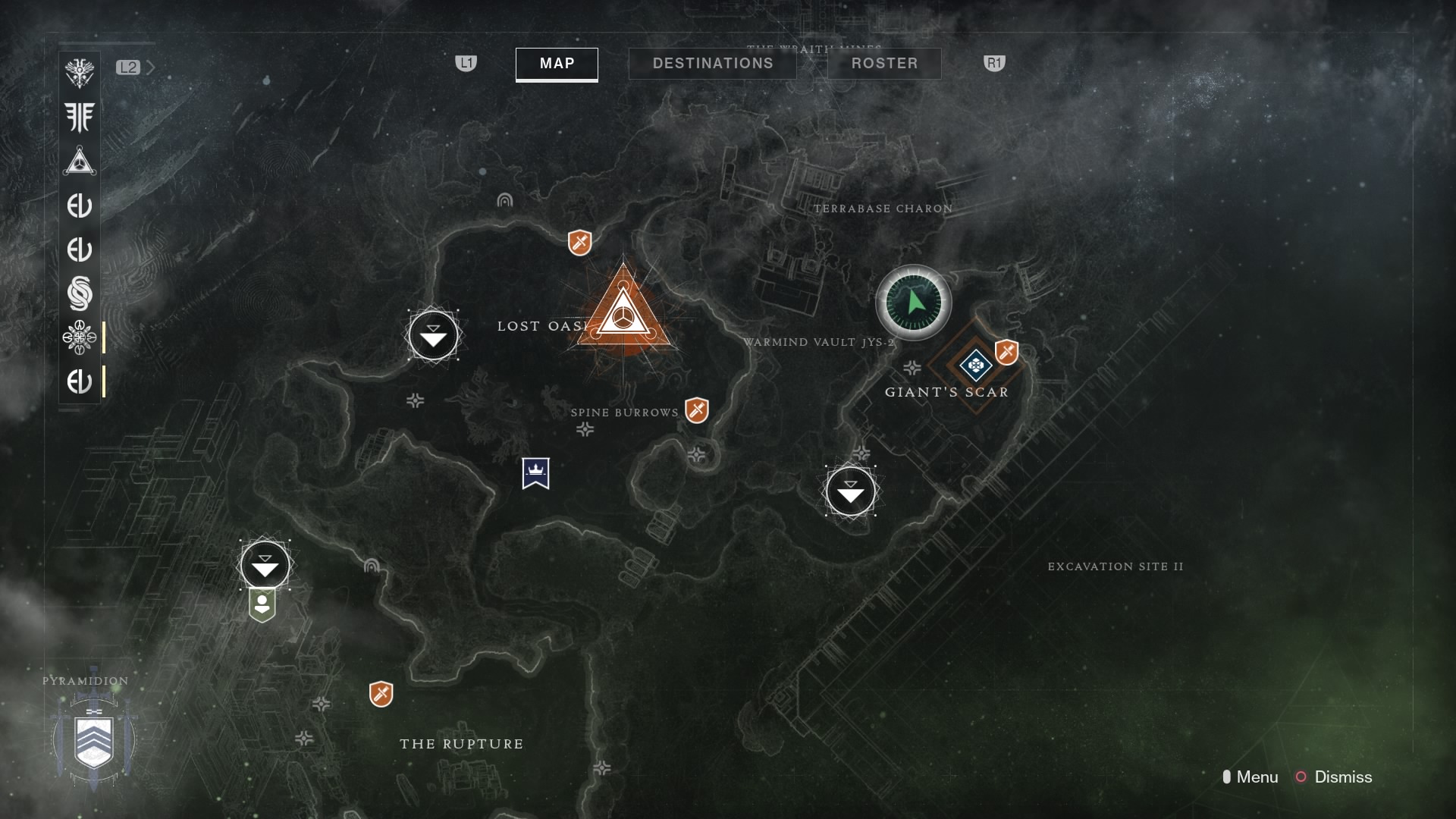This screenshot has width=1456, height=819.
Task: Launch the Pyramidion strike emblem
Action: 94,740
